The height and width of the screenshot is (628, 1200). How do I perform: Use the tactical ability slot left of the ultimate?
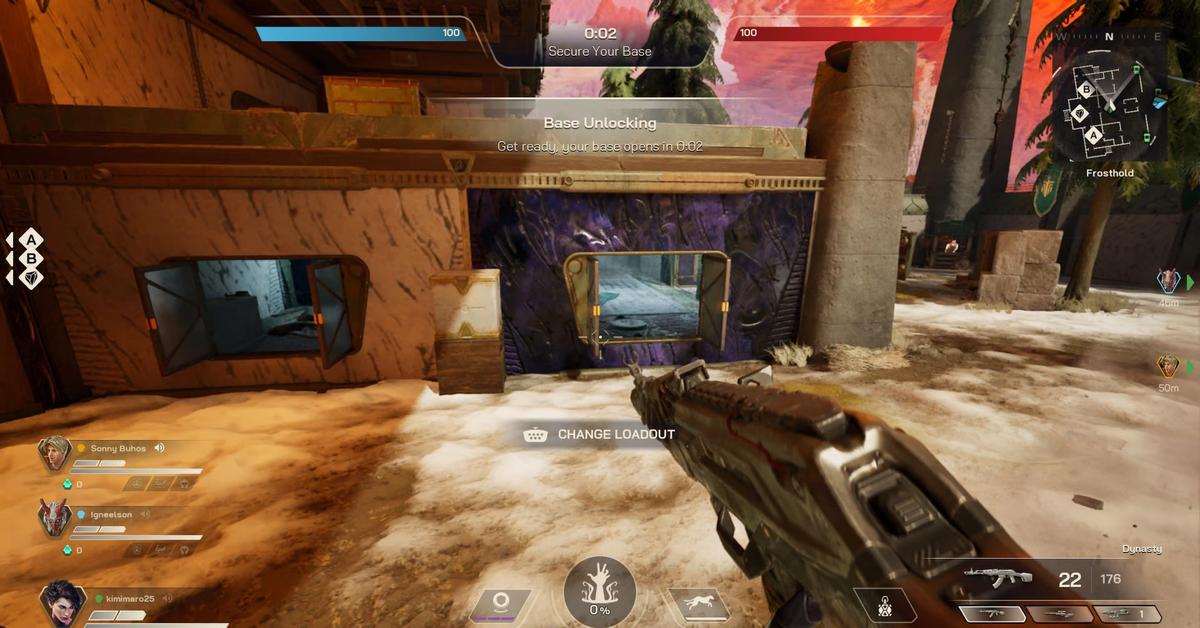tap(500, 603)
